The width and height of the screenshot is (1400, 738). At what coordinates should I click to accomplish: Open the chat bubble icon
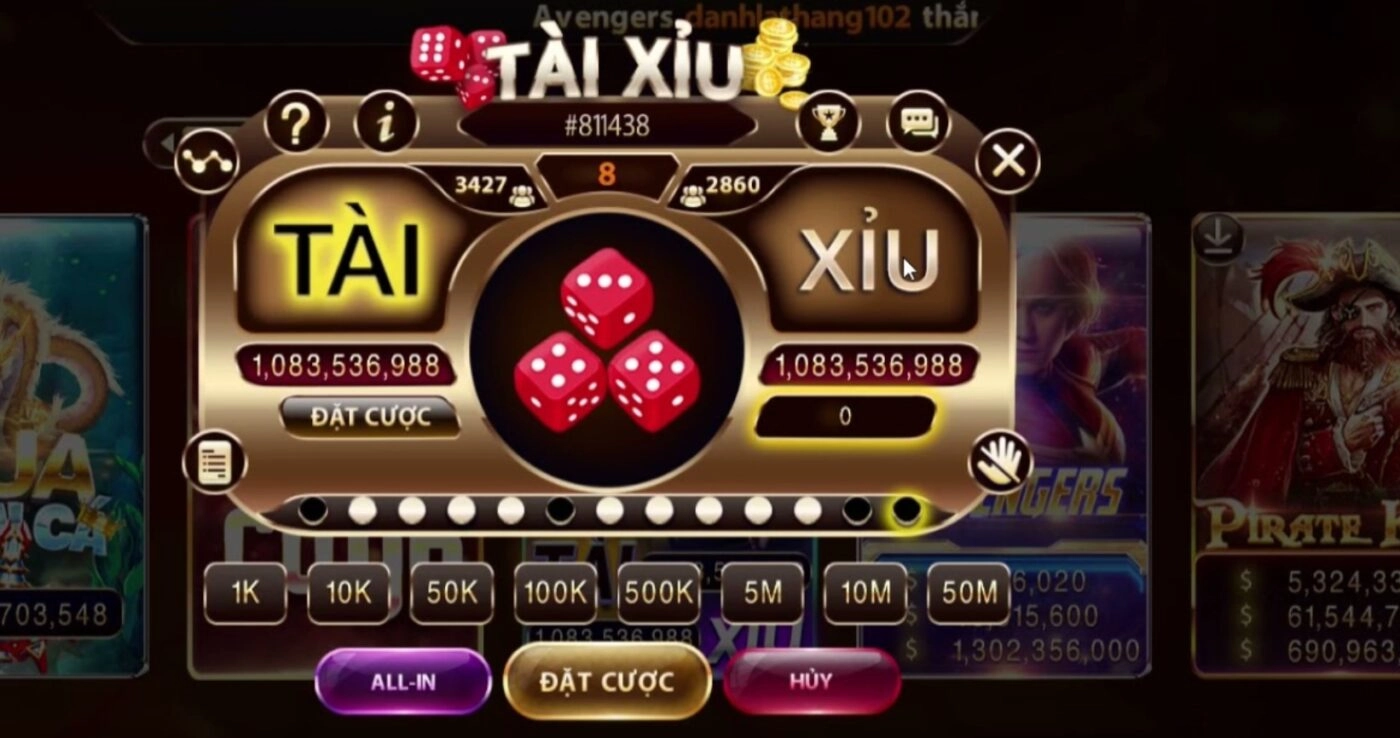pos(917,124)
